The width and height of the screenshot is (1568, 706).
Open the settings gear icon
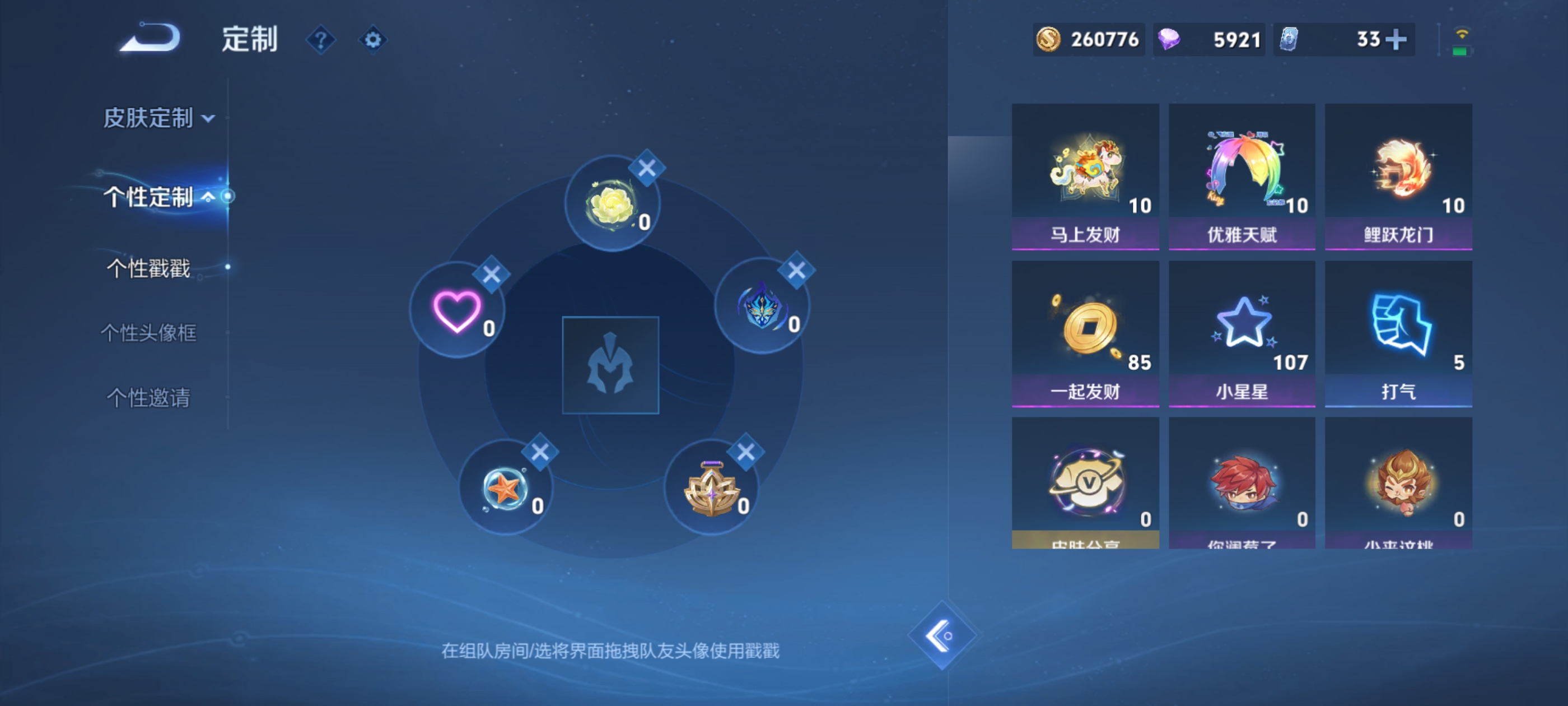[372, 39]
